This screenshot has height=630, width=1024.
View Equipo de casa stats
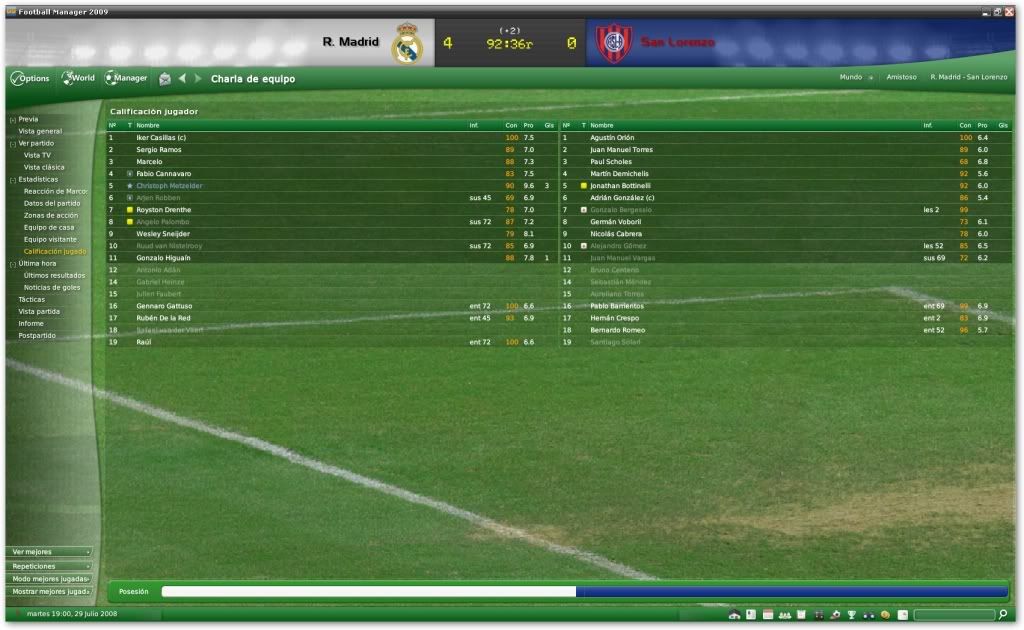point(49,227)
